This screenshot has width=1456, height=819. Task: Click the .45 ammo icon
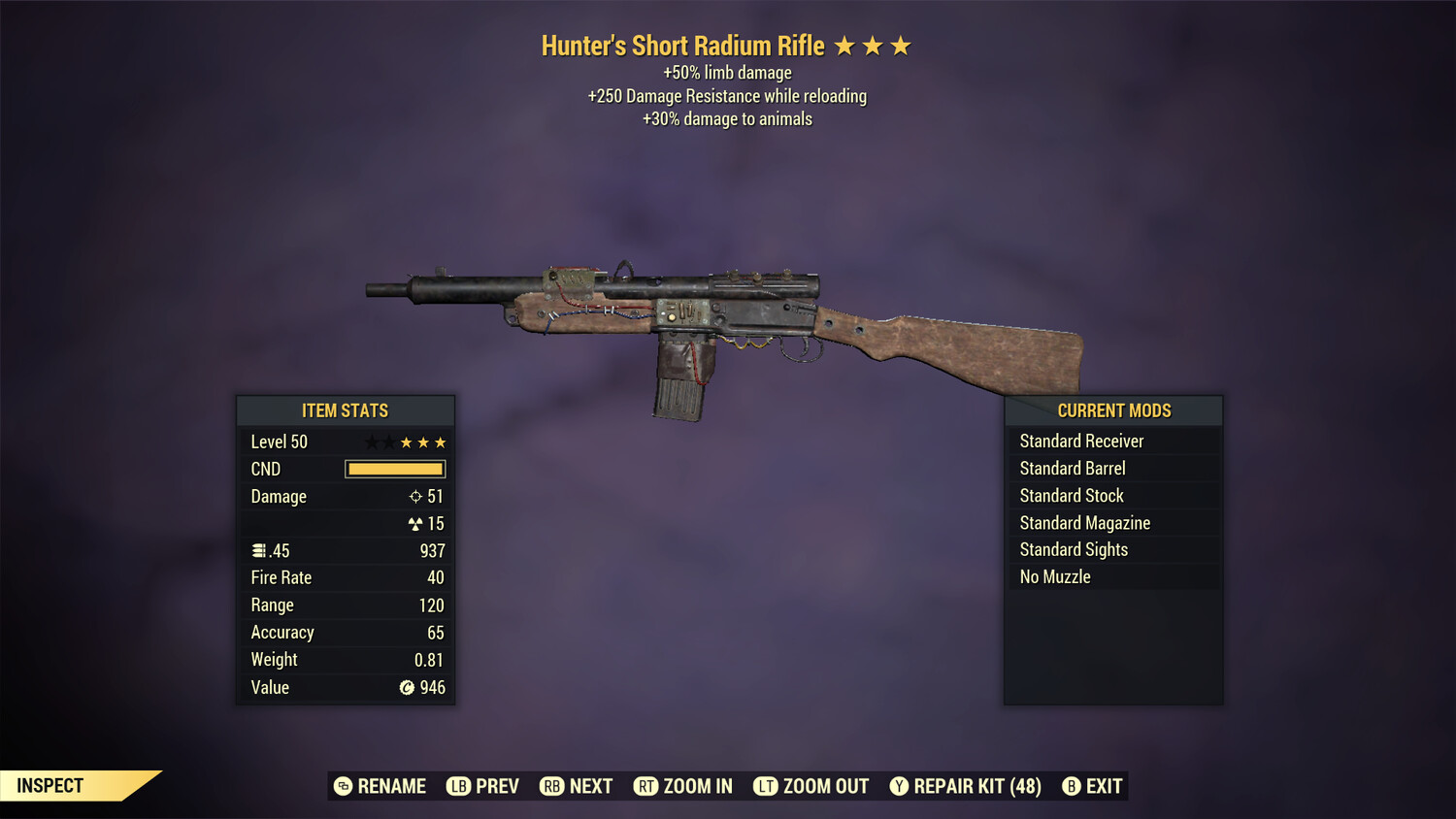click(x=260, y=549)
